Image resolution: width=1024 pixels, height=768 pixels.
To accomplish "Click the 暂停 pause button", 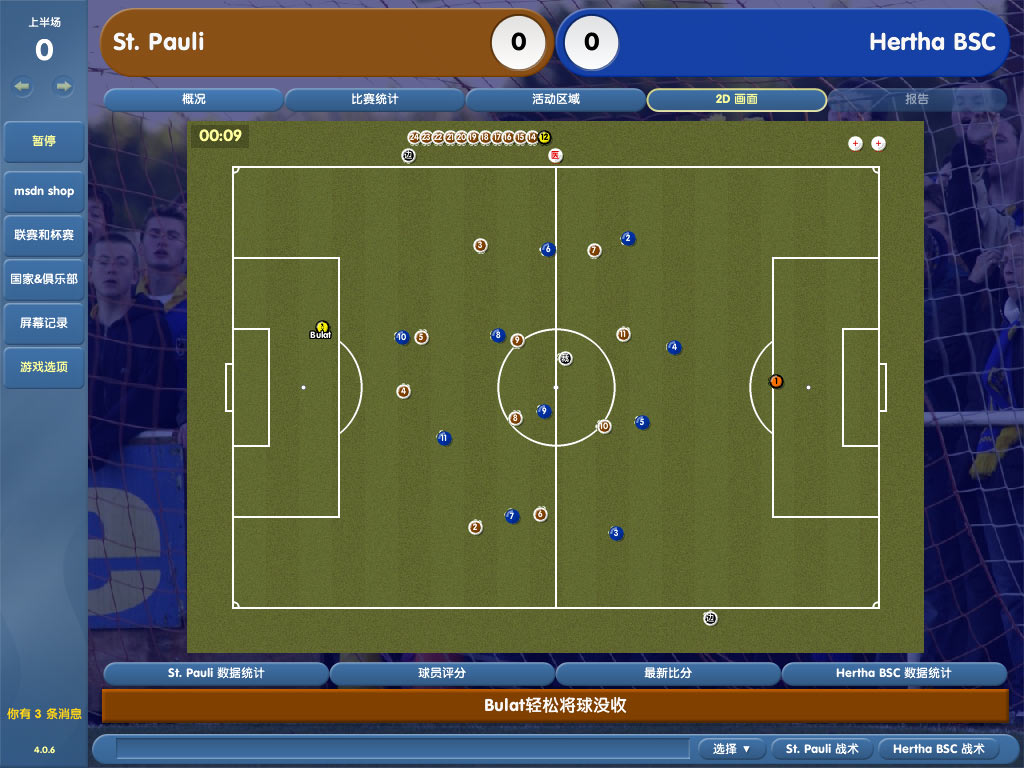I will [44, 142].
